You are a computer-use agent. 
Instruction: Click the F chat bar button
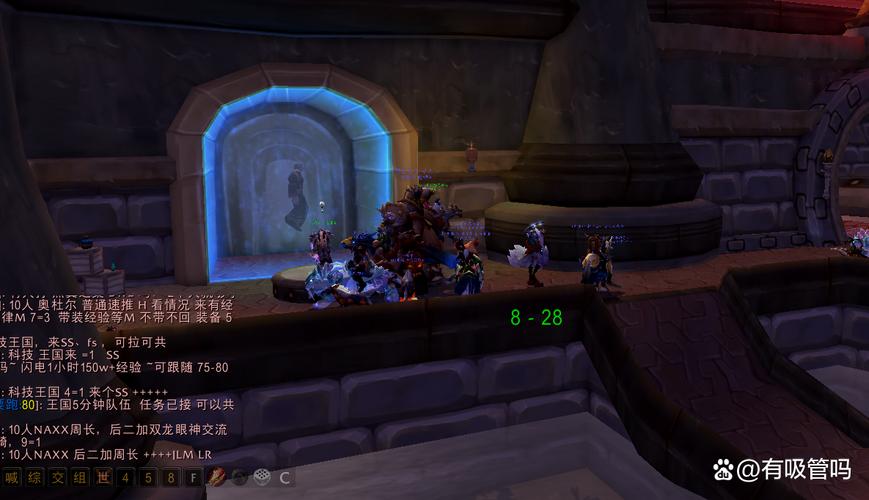coord(194,478)
